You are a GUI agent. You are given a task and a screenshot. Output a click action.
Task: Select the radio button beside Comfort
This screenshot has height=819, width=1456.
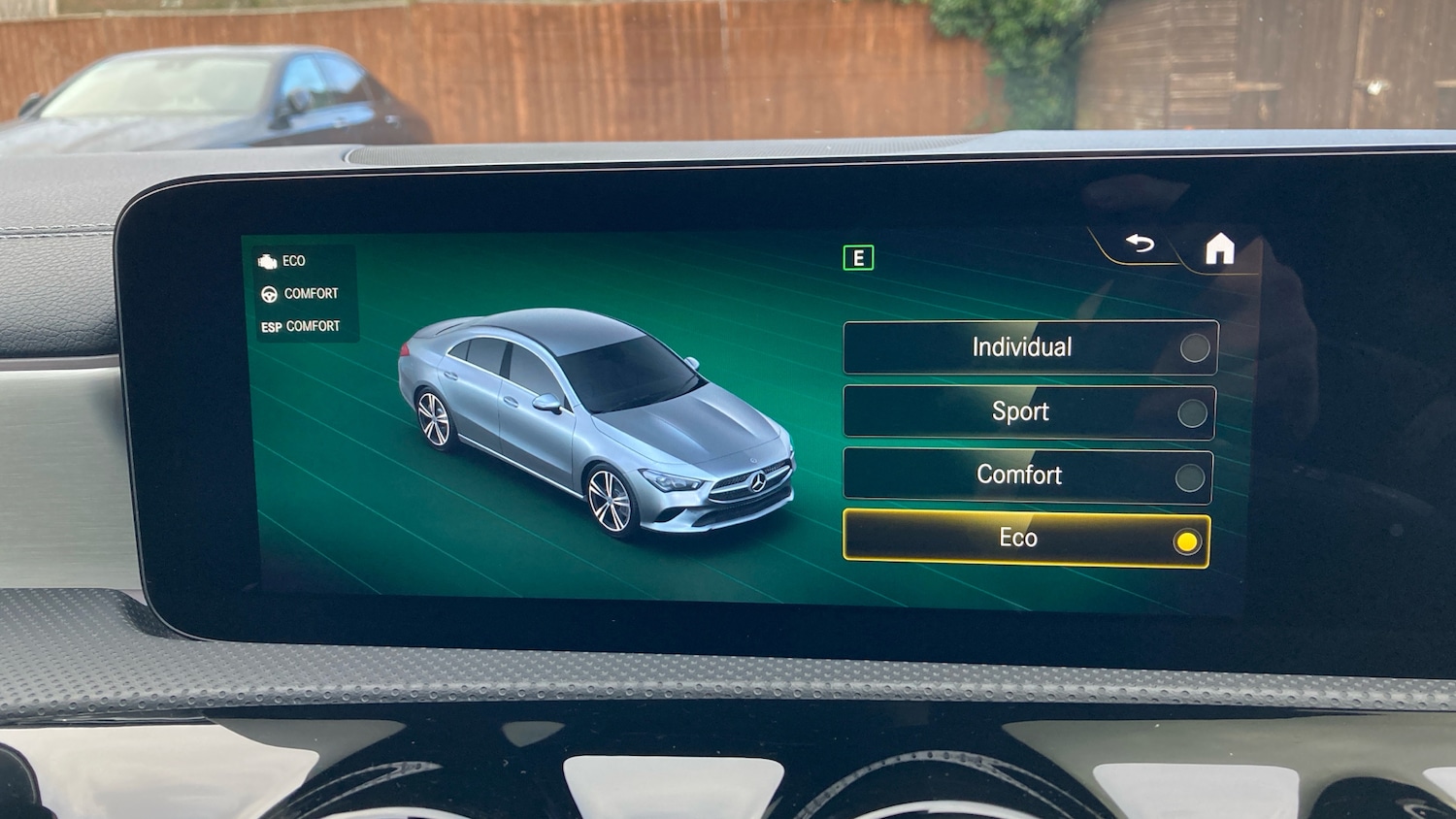pos(1193,475)
